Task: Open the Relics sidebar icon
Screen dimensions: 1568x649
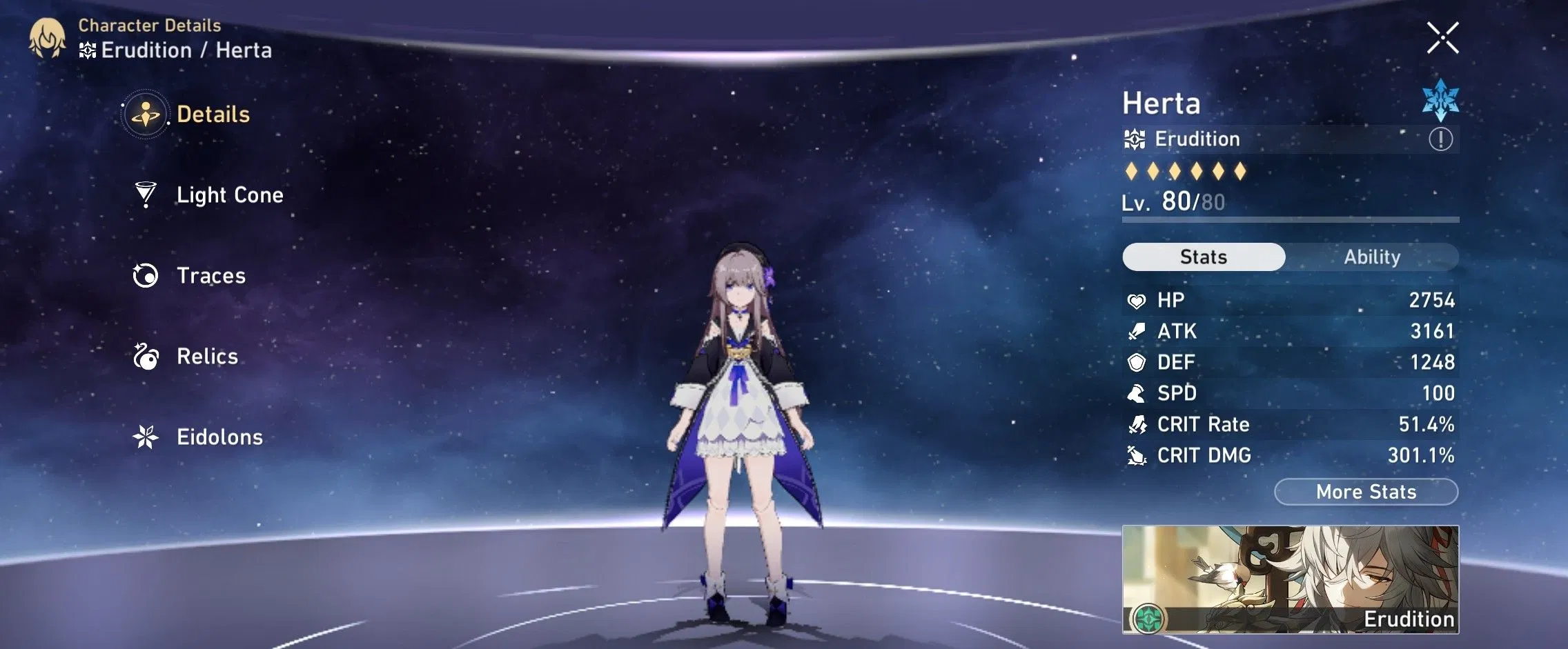Action: (x=146, y=357)
